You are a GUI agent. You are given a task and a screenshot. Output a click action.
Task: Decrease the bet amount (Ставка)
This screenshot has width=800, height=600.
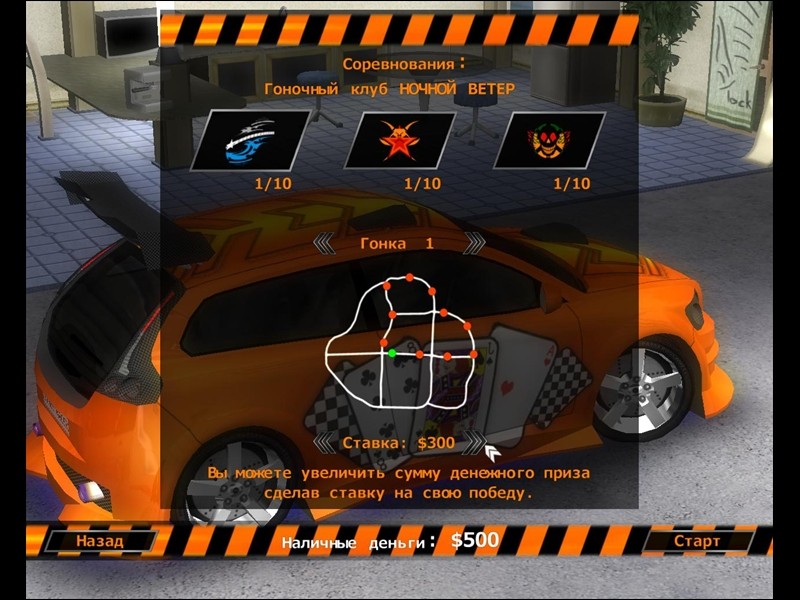[324, 442]
